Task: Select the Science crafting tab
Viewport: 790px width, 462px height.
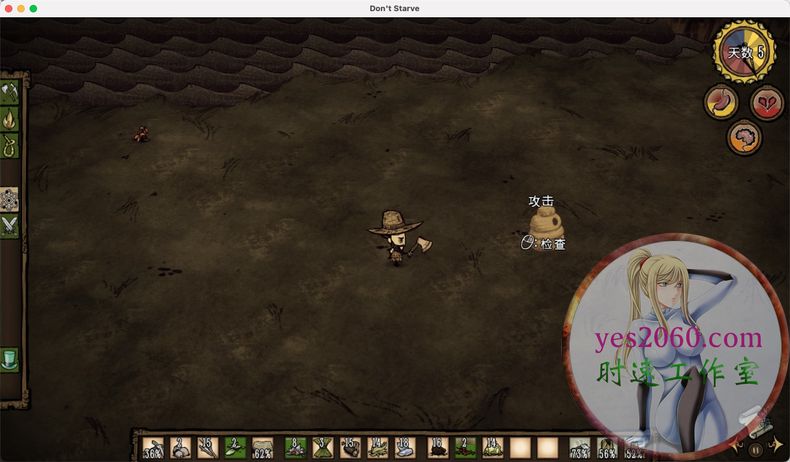Action: tap(10, 199)
